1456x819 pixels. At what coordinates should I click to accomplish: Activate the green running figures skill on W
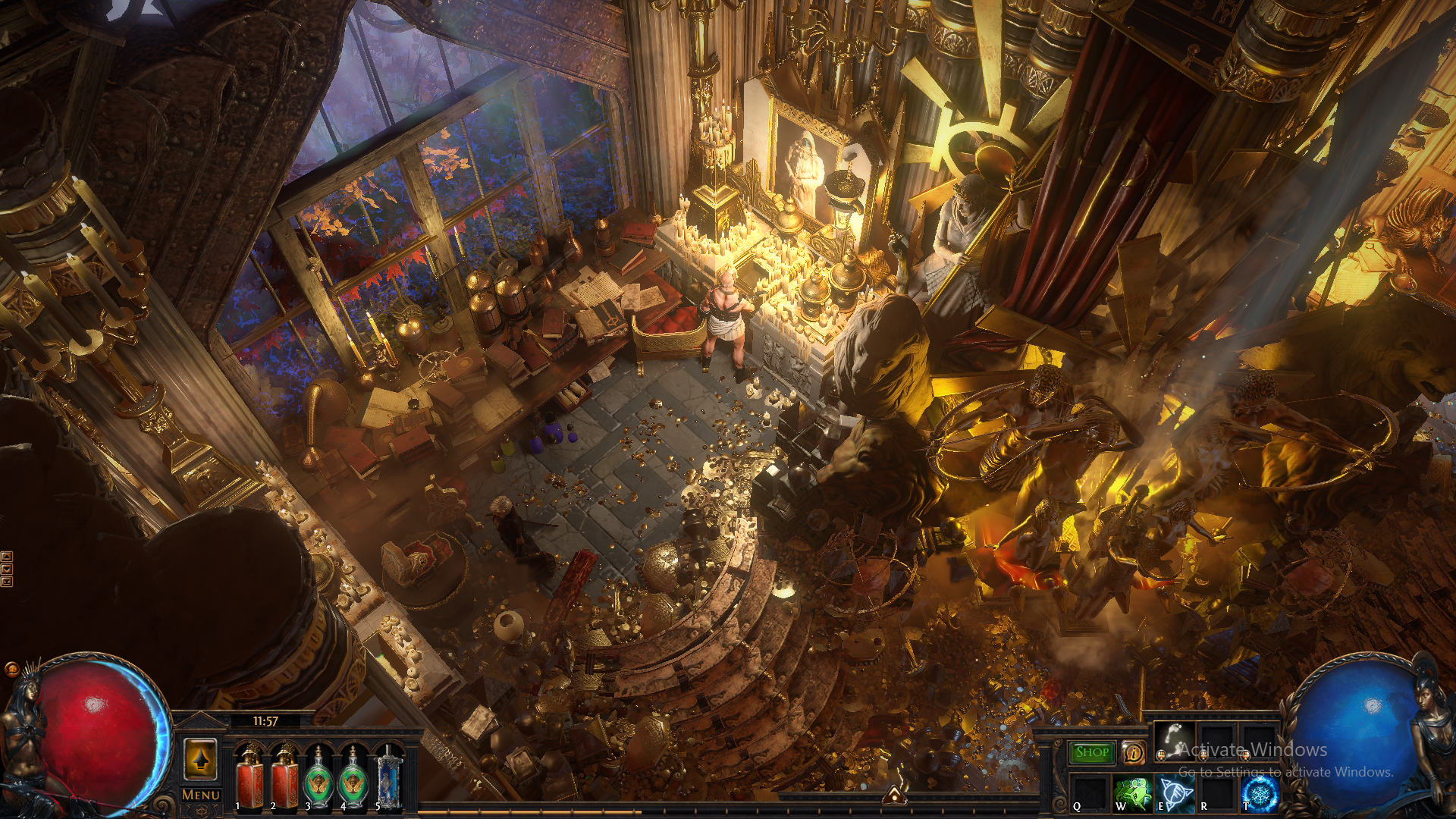[1132, 794]
